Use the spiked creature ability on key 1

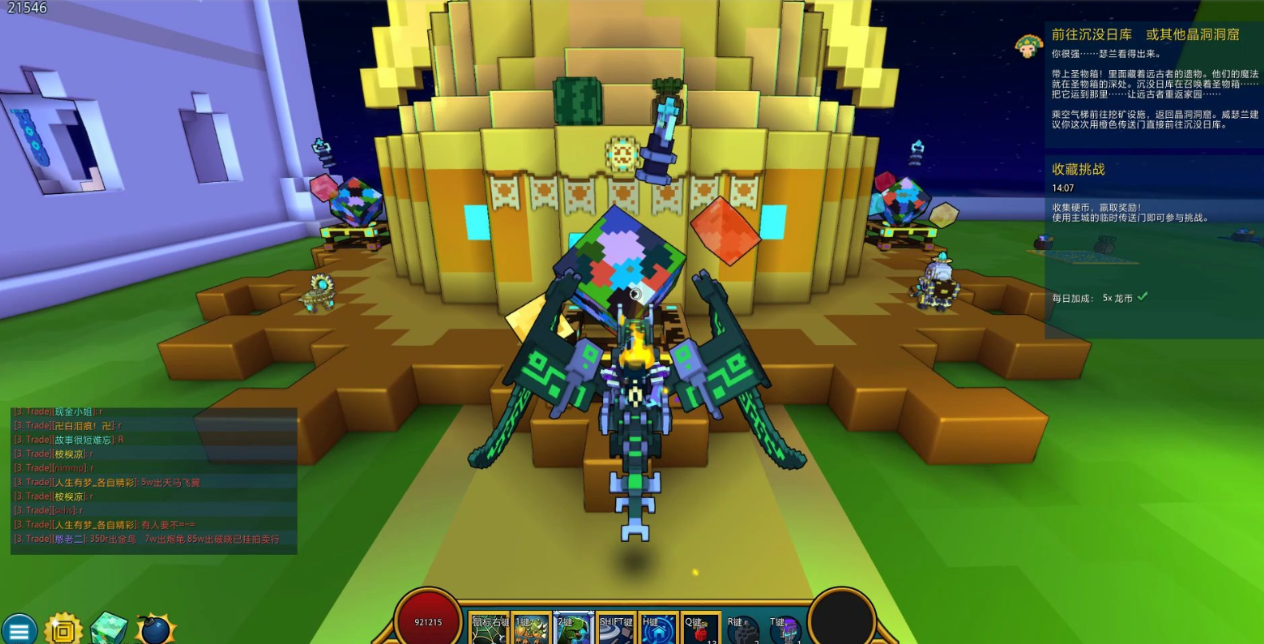pos(531,631)
